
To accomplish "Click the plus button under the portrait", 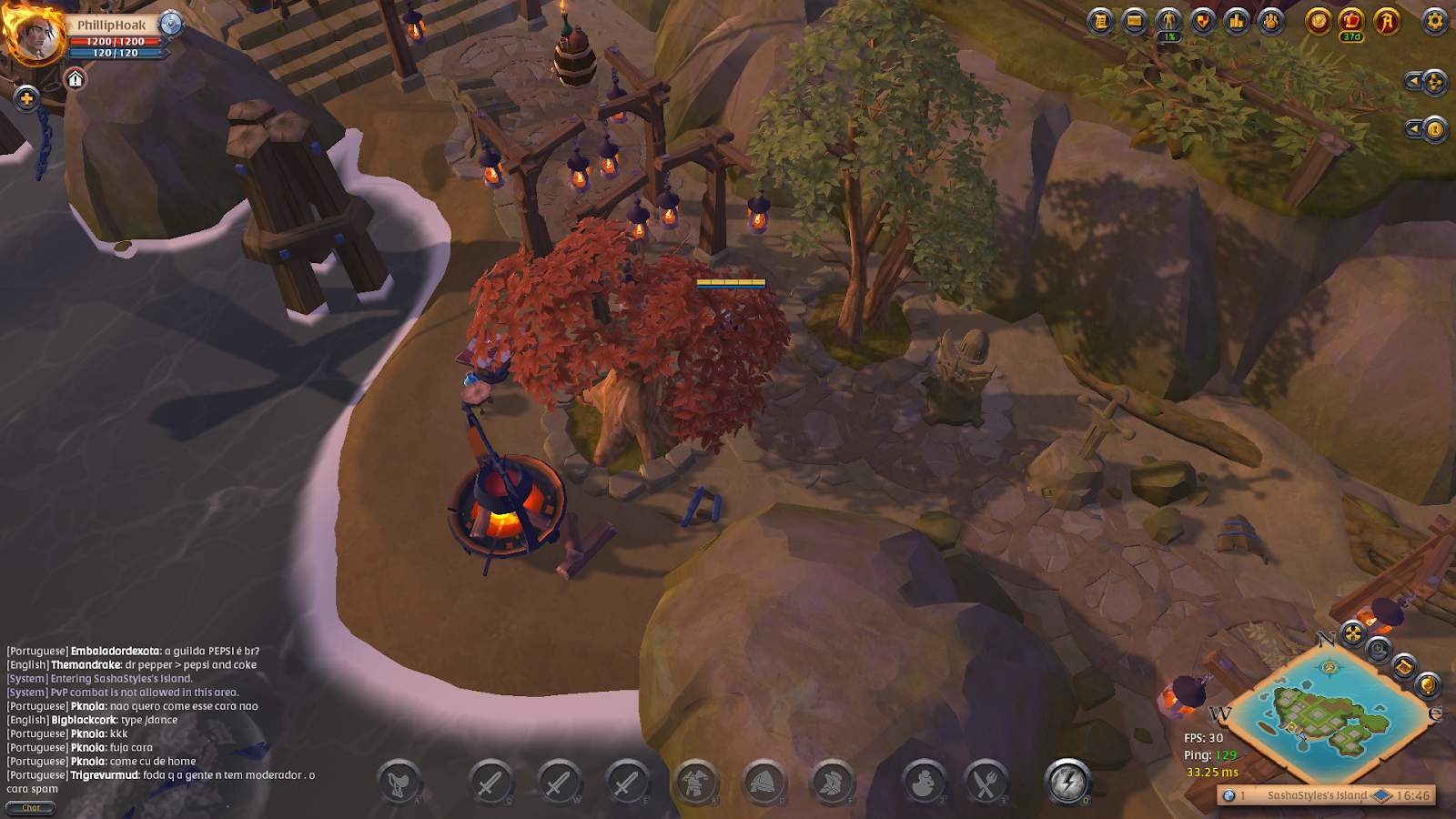I will [x=26, y=98].
